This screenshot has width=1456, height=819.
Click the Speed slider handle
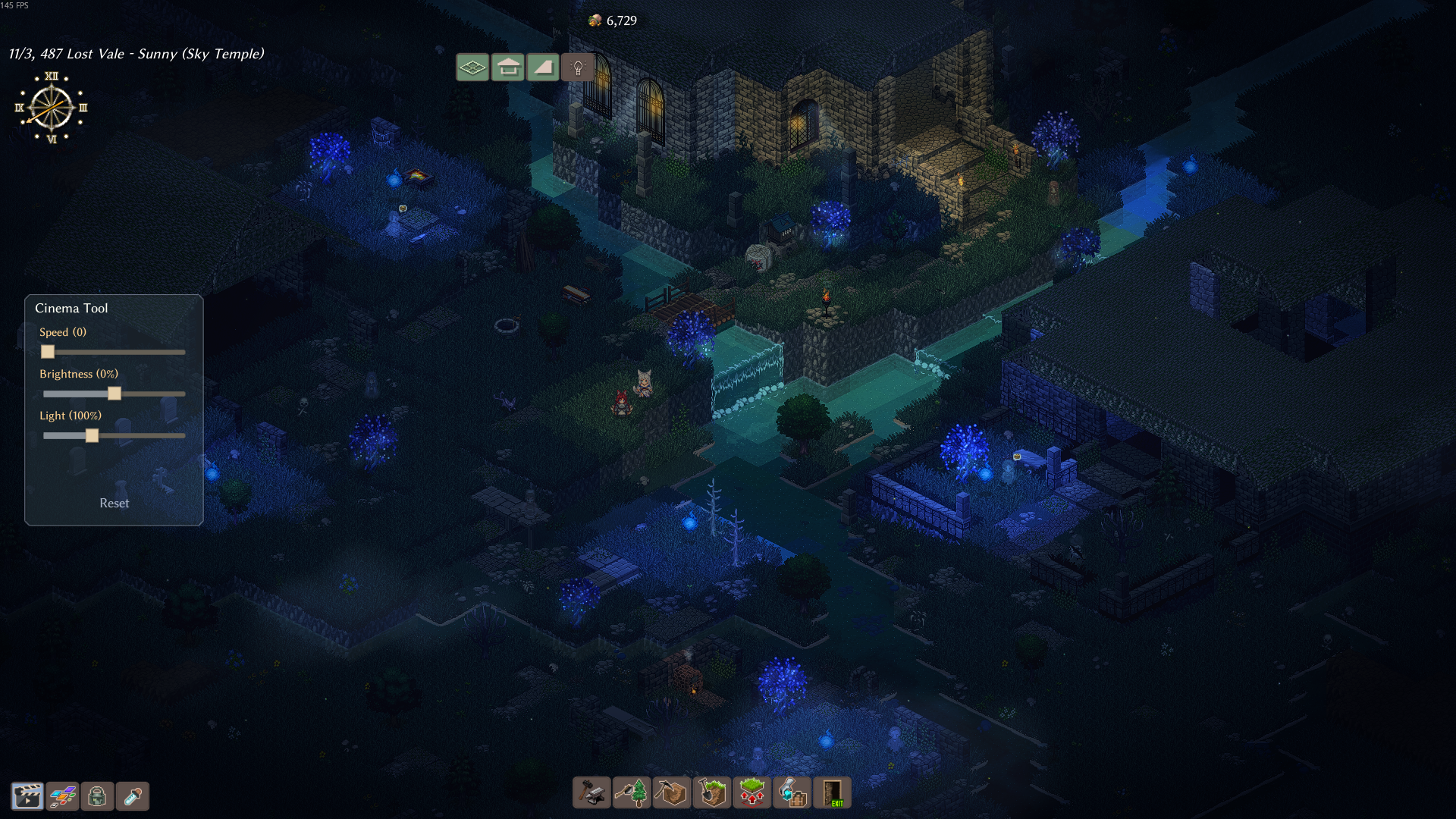tap(48, 352)
